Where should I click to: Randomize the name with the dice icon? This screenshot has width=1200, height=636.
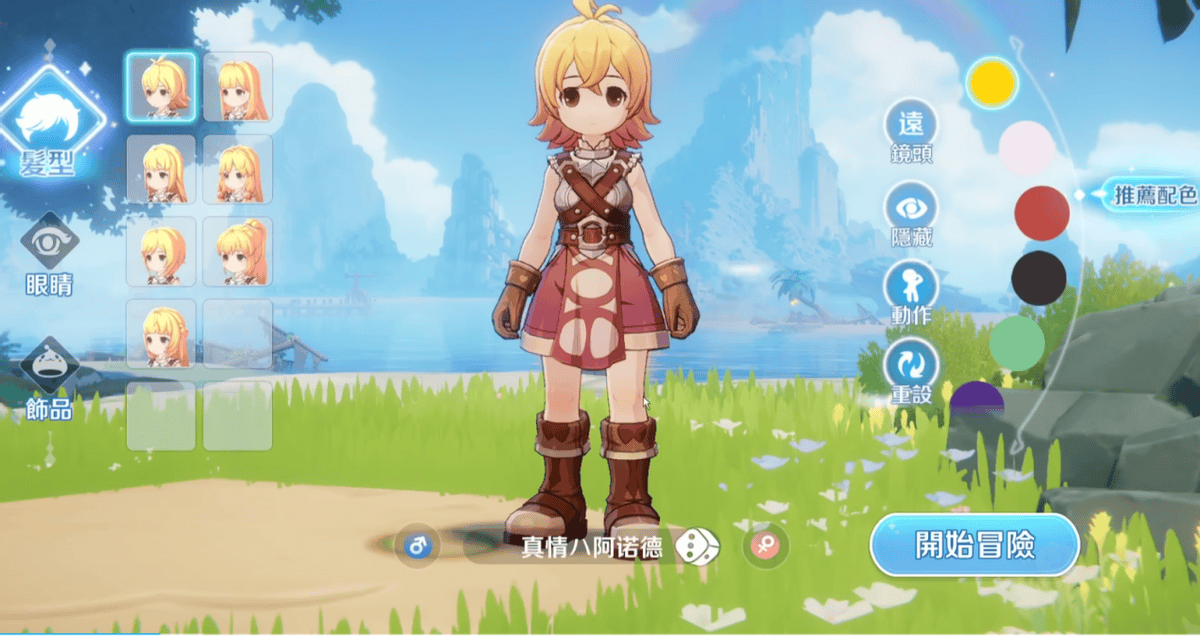[697, 547]
